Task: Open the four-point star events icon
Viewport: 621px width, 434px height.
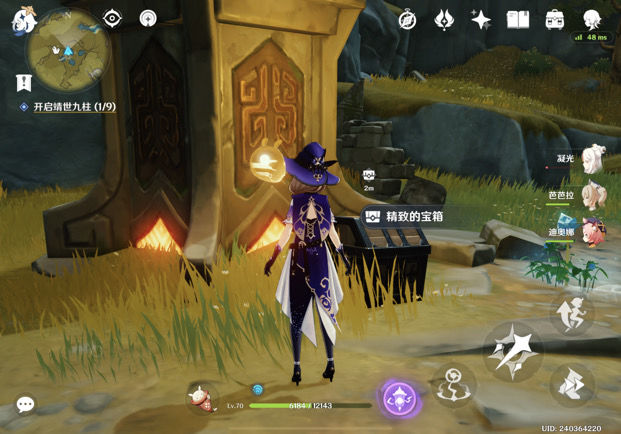Action: 481,20
